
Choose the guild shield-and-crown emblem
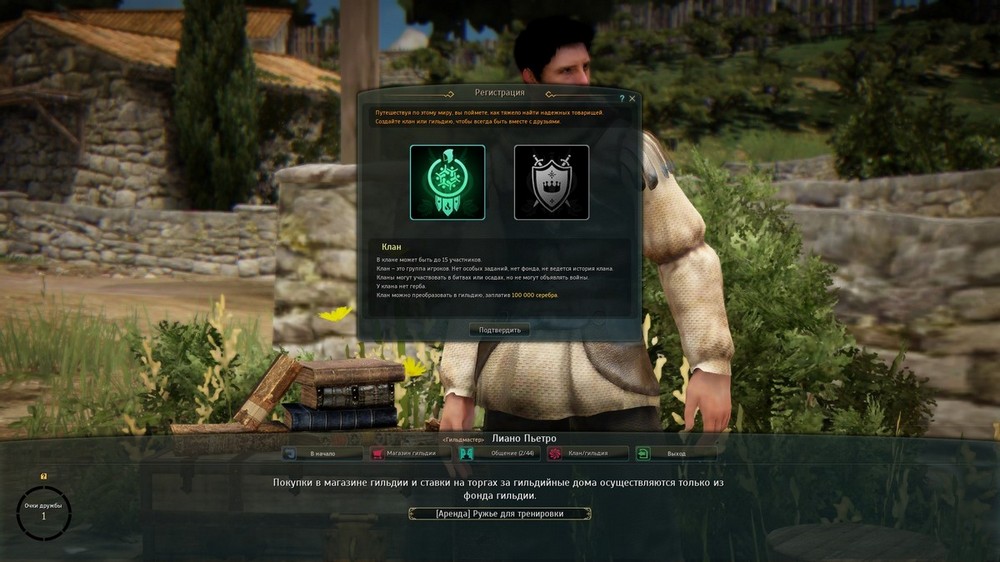tap(551, 182)
